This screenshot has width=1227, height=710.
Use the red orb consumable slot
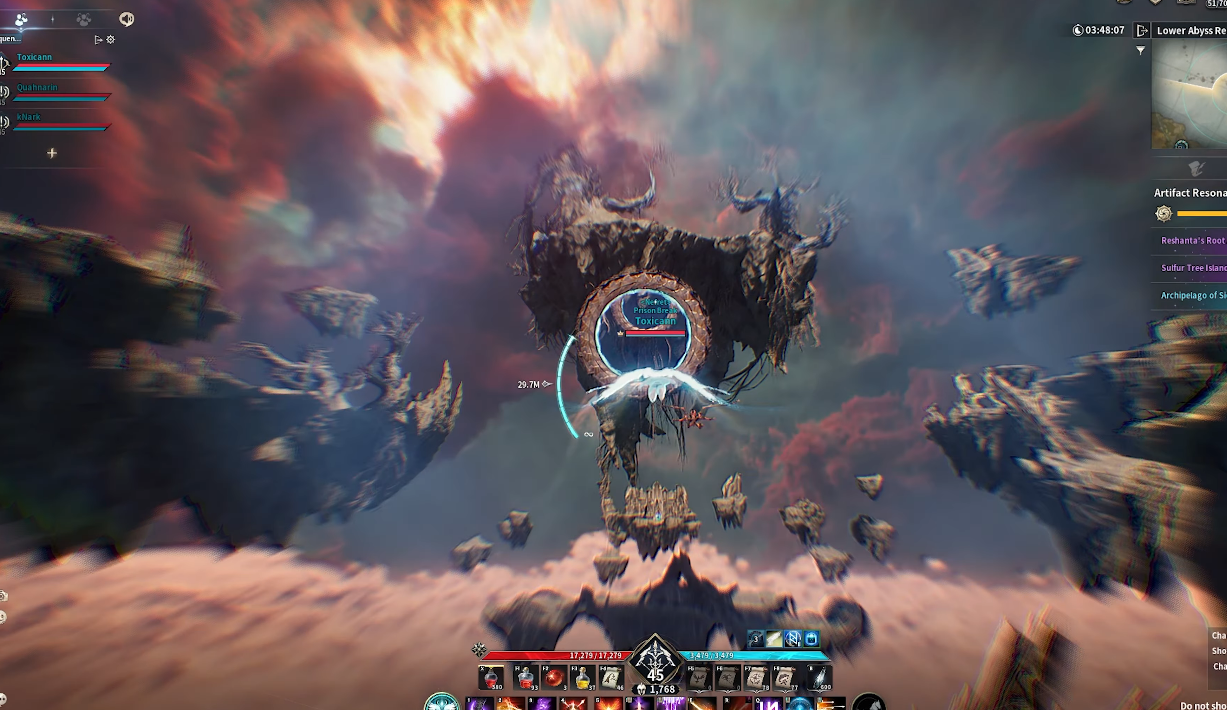pyautogui.click(x=552, y=679)
